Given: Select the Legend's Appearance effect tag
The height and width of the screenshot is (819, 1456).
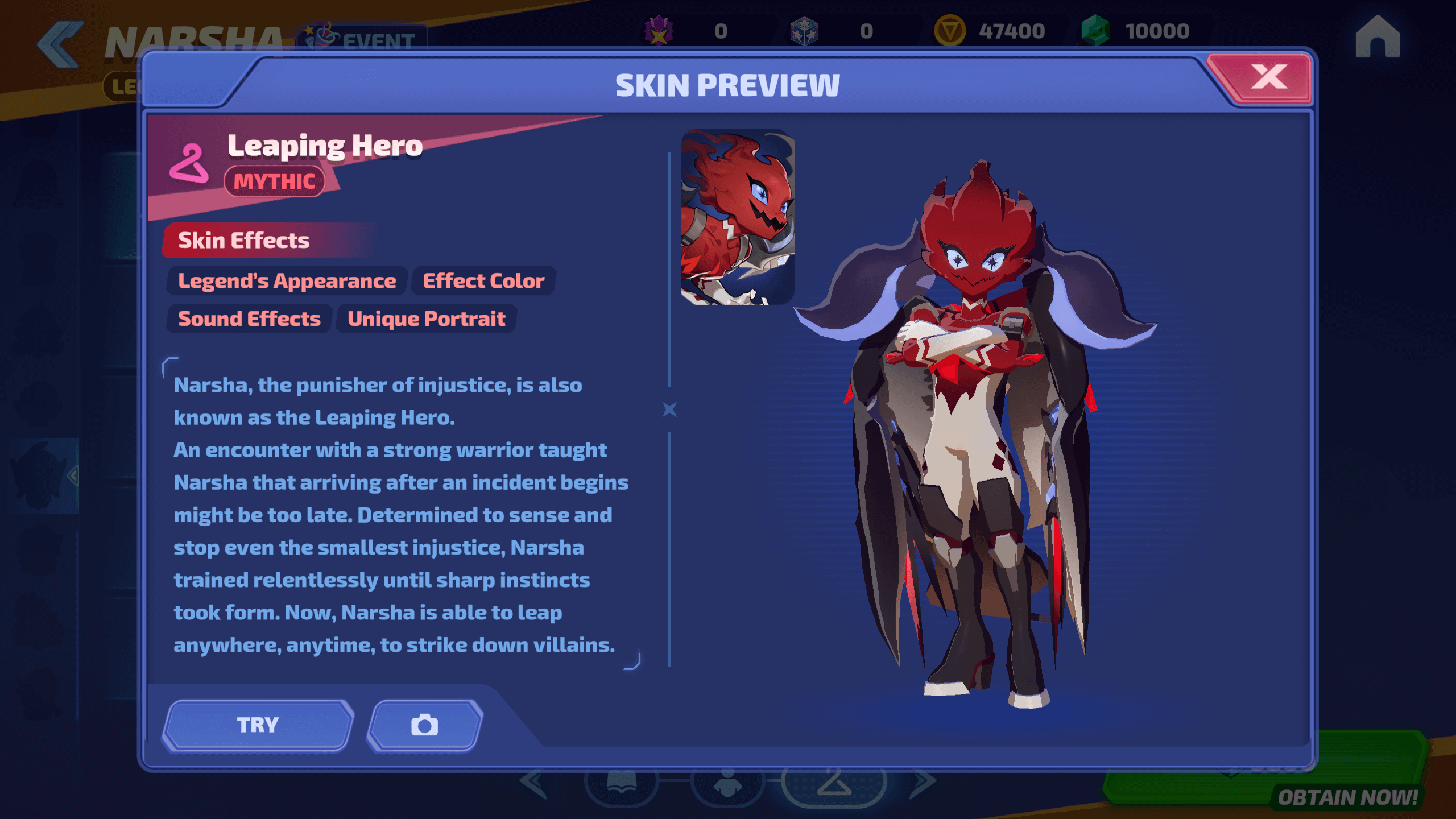Looking at the screenshot, I should tap(287, 281).
